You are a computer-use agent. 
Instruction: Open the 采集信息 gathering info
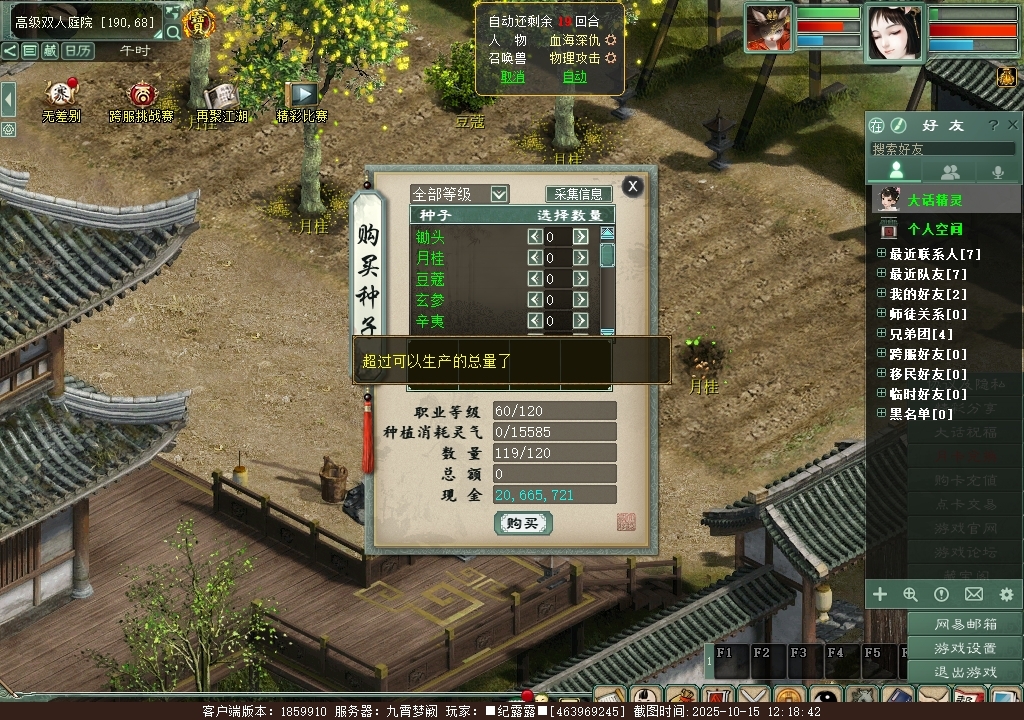(579, 194)
